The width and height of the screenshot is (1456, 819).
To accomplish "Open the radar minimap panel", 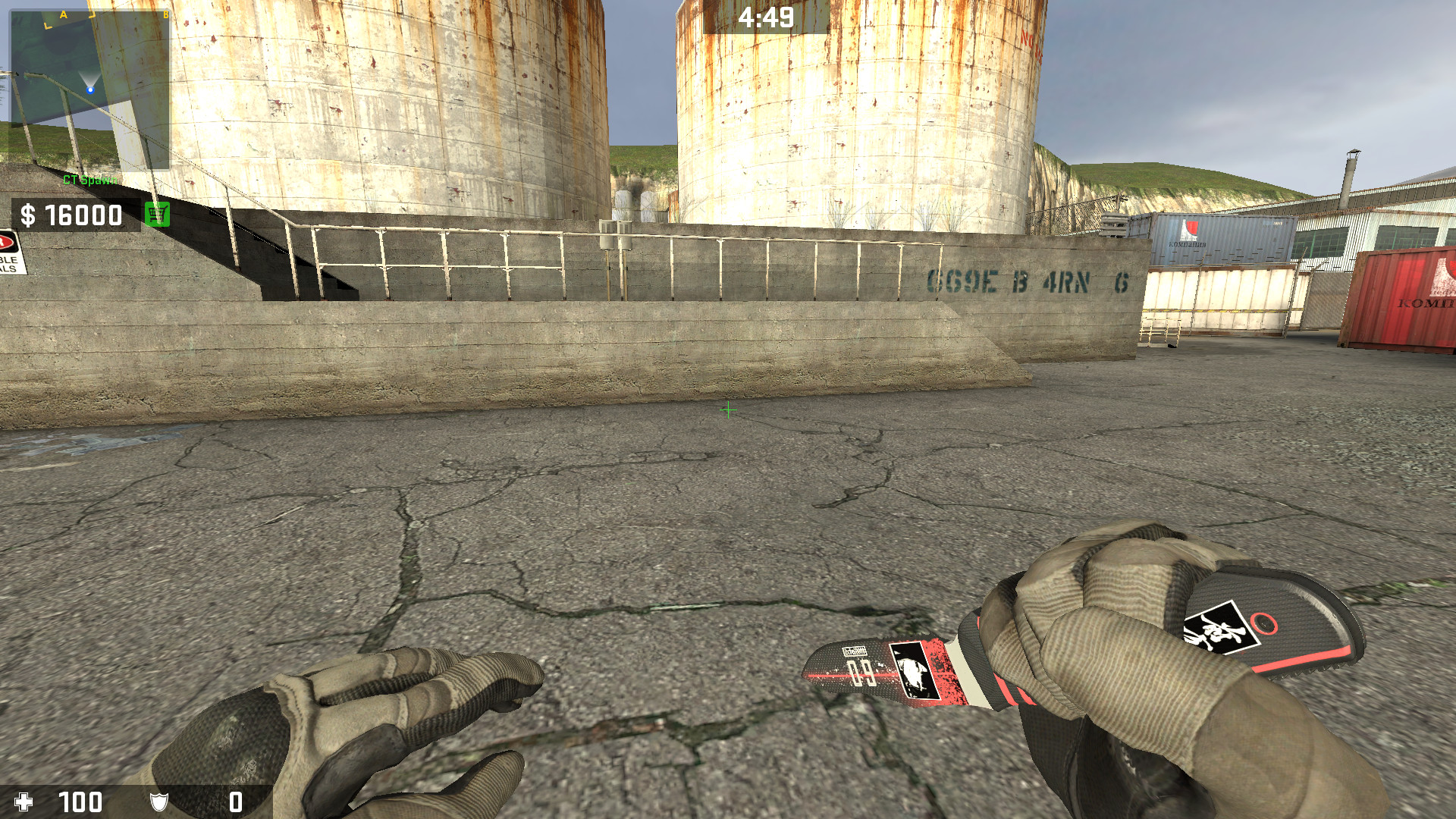I will pos(89,91).
